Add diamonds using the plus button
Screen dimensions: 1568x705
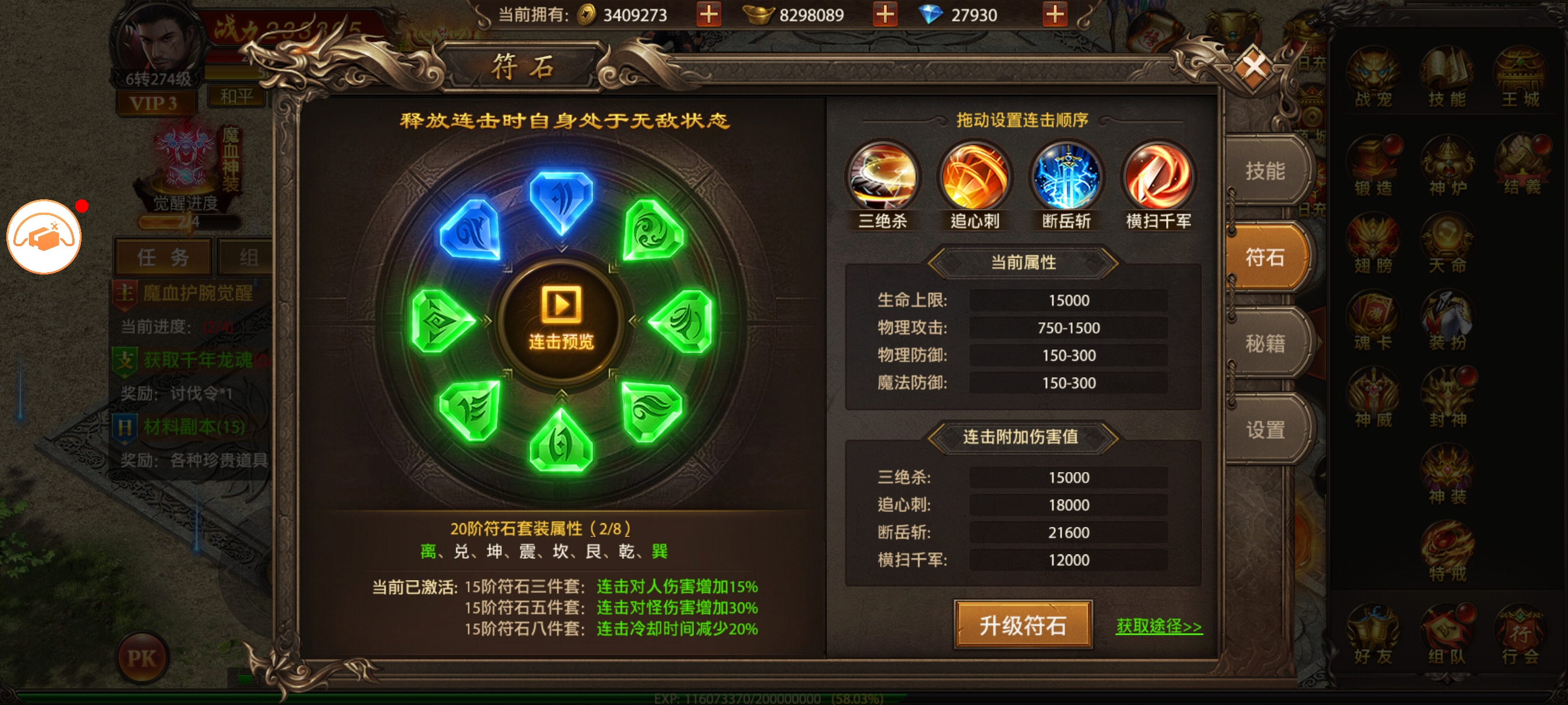coord(1055,14)
